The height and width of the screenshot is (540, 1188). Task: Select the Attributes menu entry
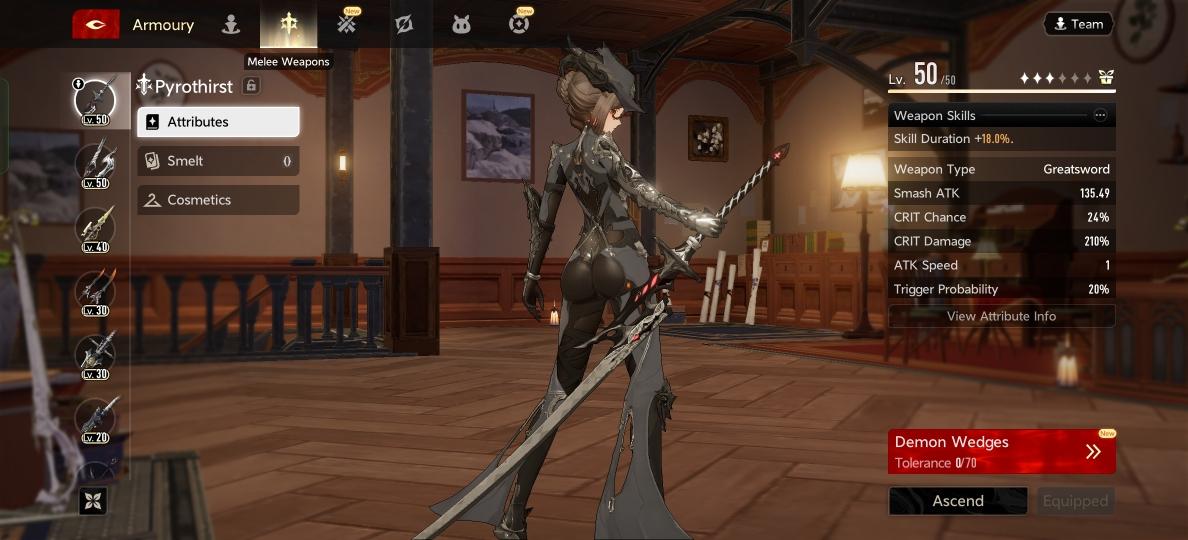218,122
